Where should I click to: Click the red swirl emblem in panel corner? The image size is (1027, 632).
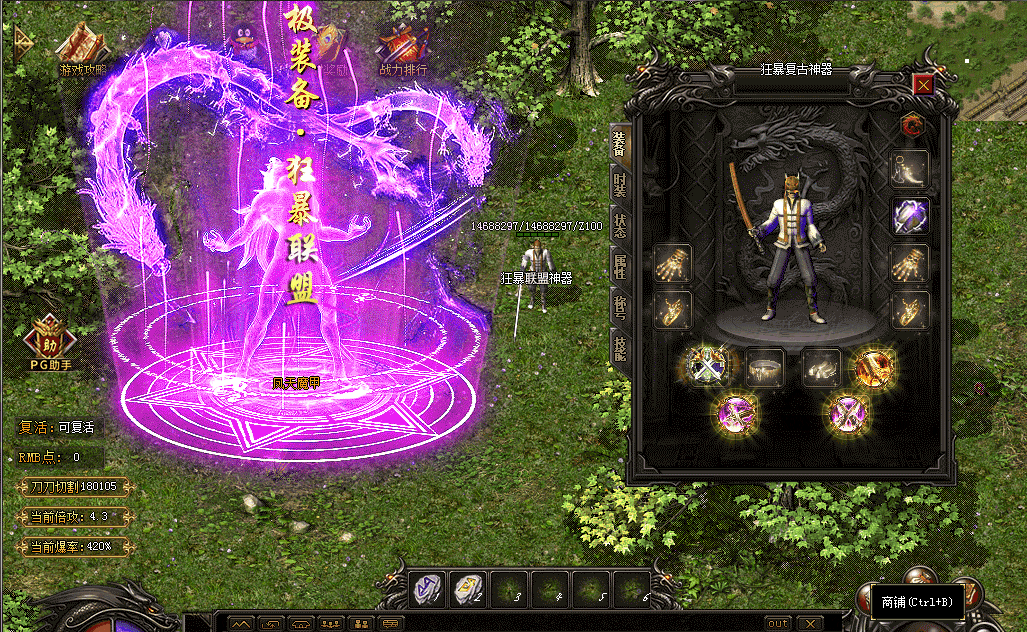(x=910, y=124)
